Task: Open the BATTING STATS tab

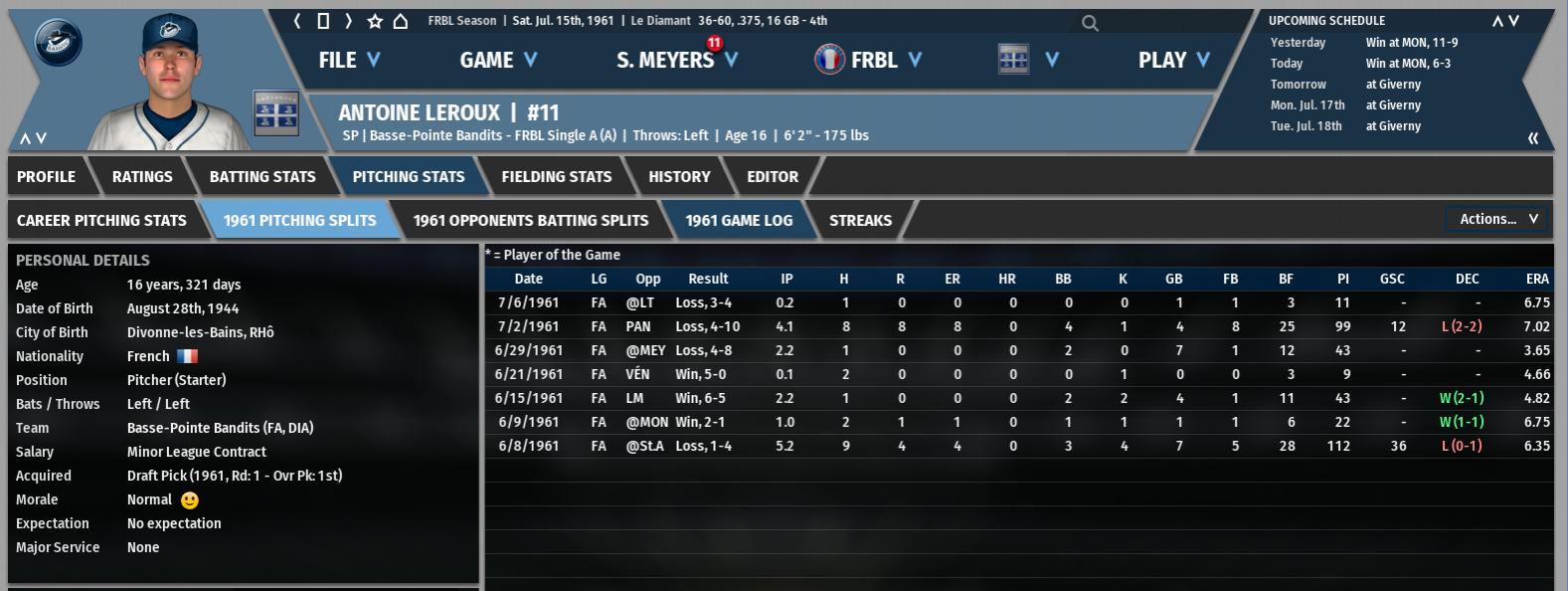Action: tap(262, 177)
